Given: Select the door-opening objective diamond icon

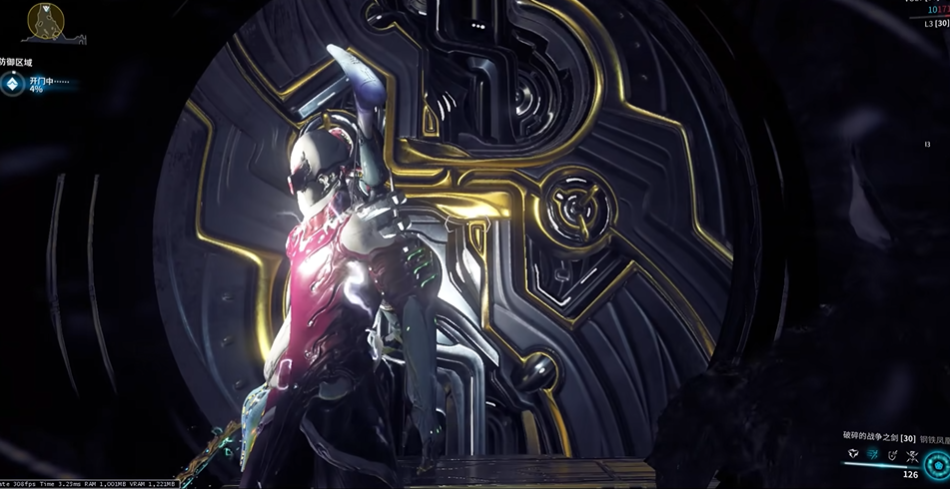Looking at the screenshot, I should pos(12,84).
